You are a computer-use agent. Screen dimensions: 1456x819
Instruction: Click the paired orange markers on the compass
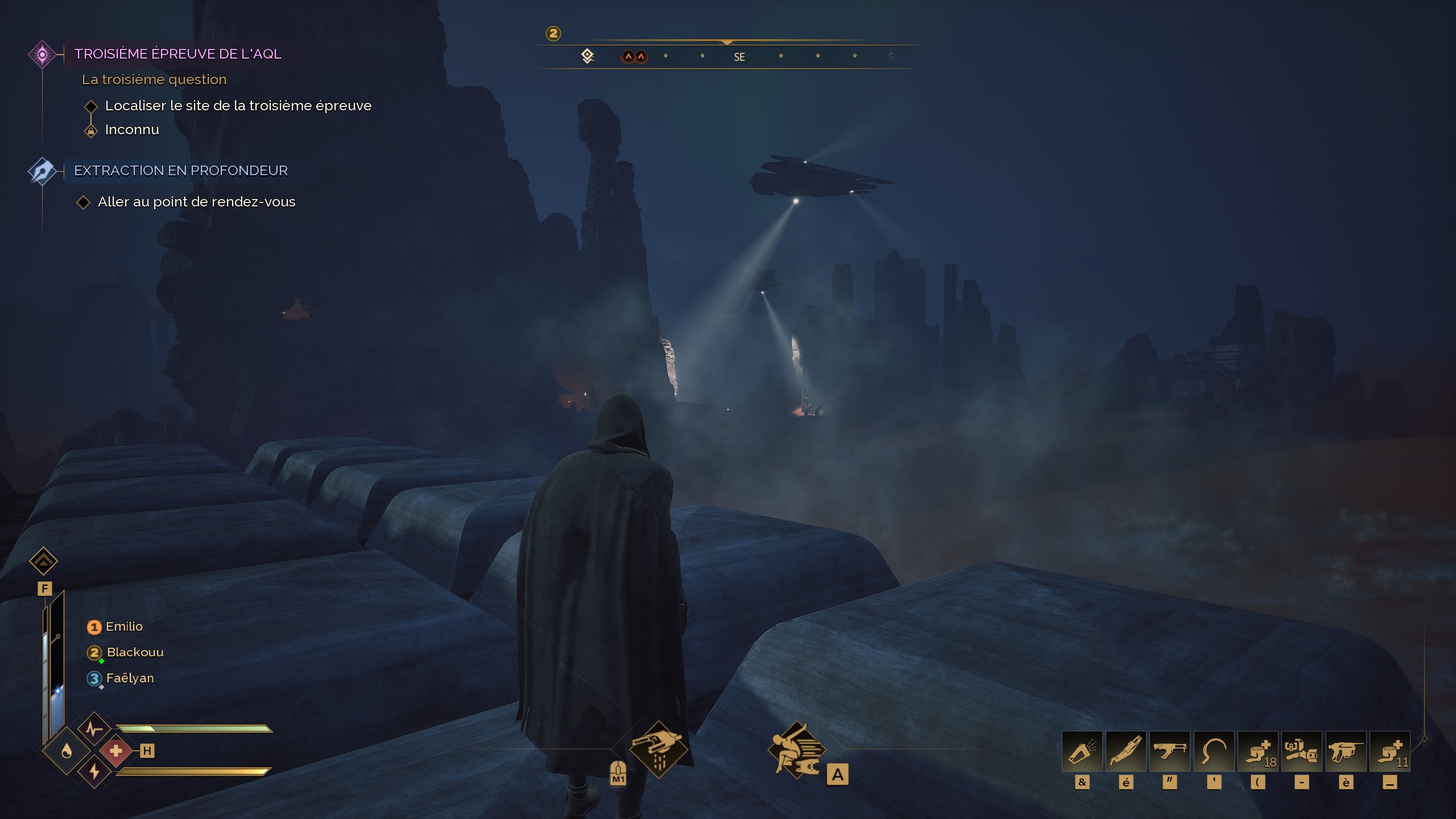tap(634, 57)
